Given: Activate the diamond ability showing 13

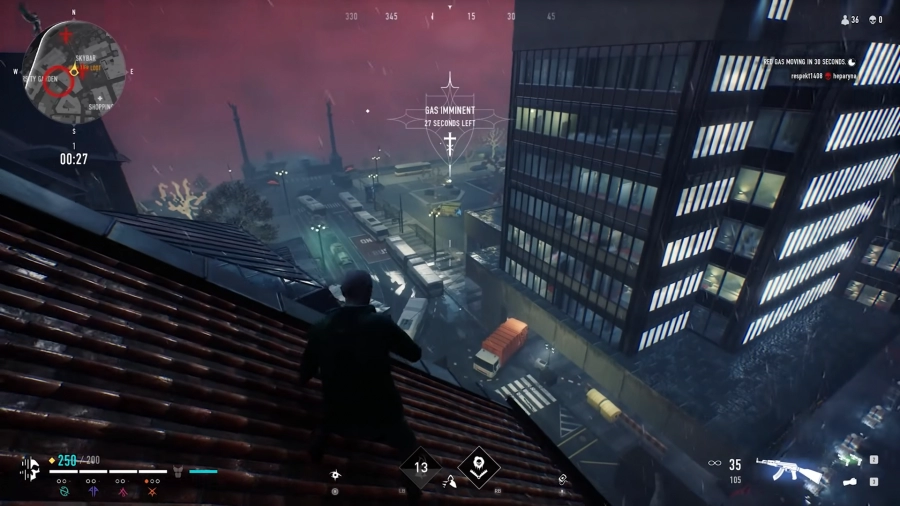Looking at the screenshot, I should point(421,467).
